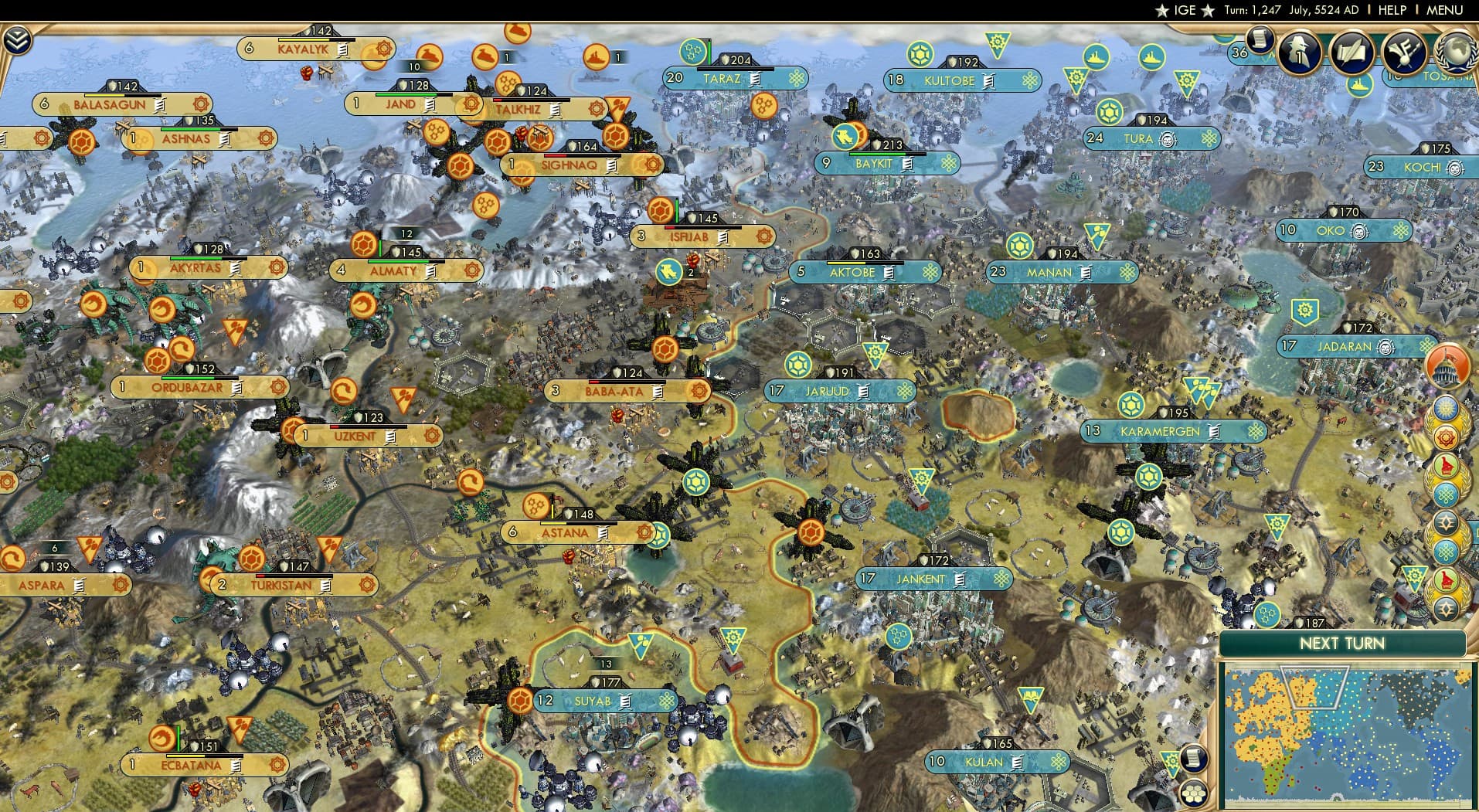Expand the collapsed banner stack showing 10 above Jand
1479x812 pixels.
(413, 67)
